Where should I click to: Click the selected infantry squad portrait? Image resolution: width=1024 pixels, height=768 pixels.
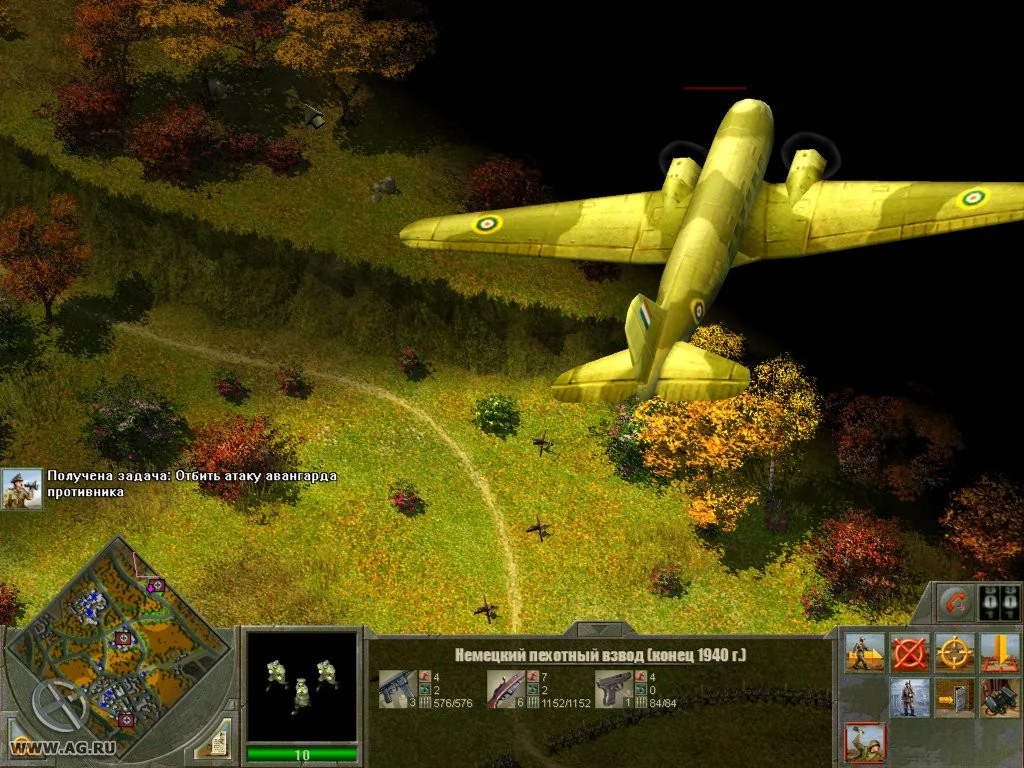[301, 684]
